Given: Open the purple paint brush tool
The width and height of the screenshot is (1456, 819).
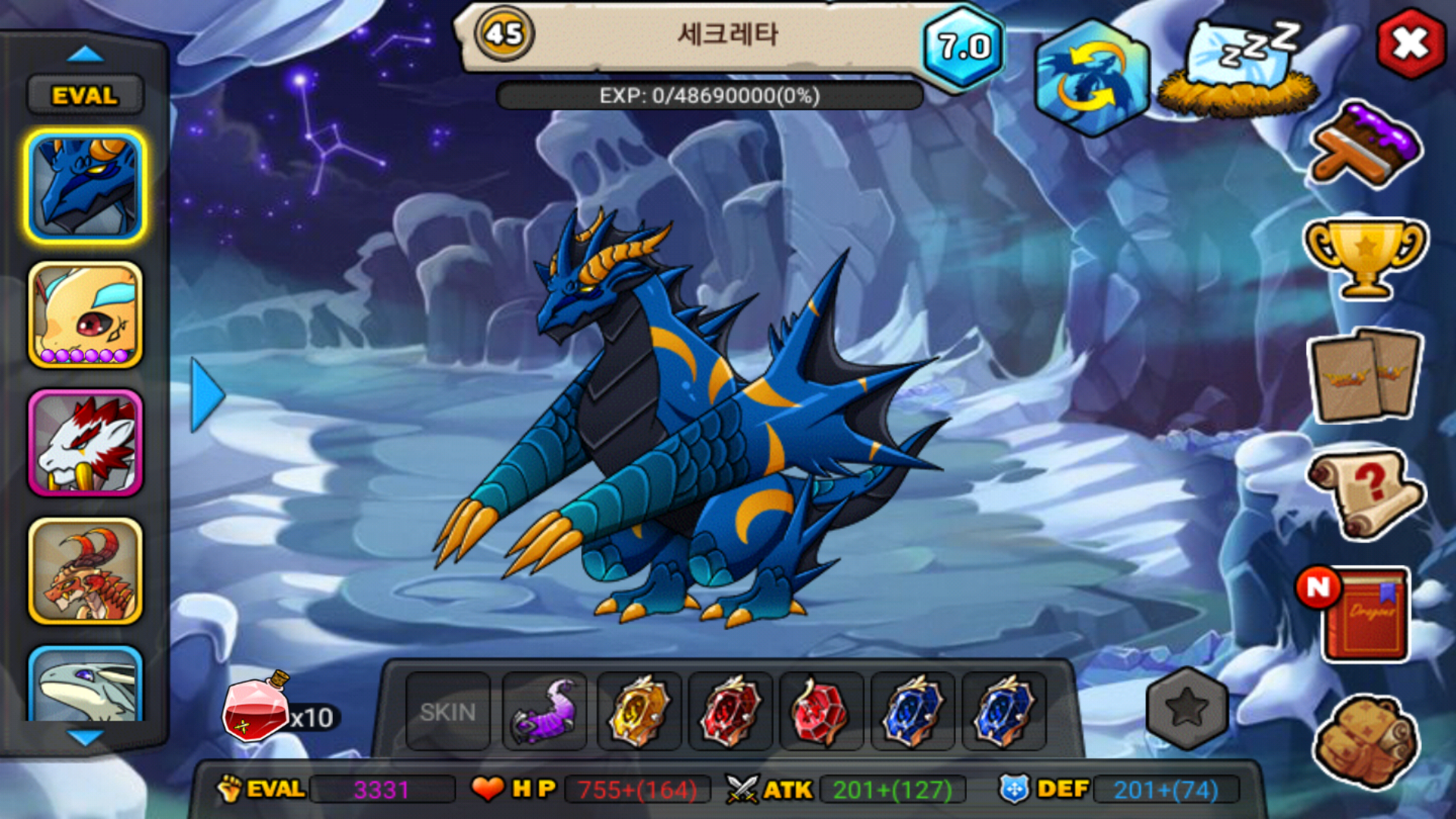Looking at the screenshot, I should coord(1366,146).
